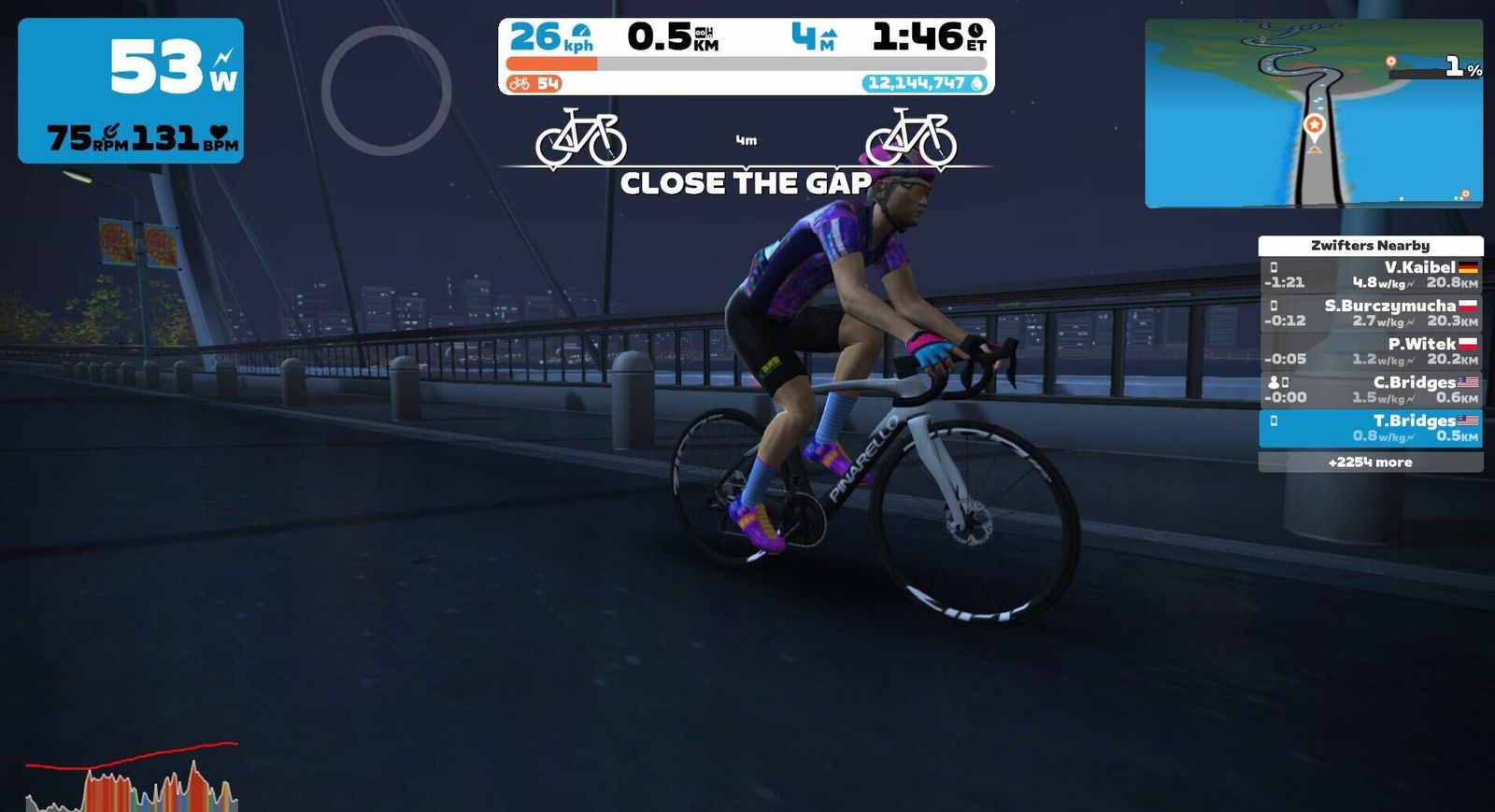Open the route minimap
This screenshot has height=812, width=1495.
pyautogui.click(x=1314, y=113)
